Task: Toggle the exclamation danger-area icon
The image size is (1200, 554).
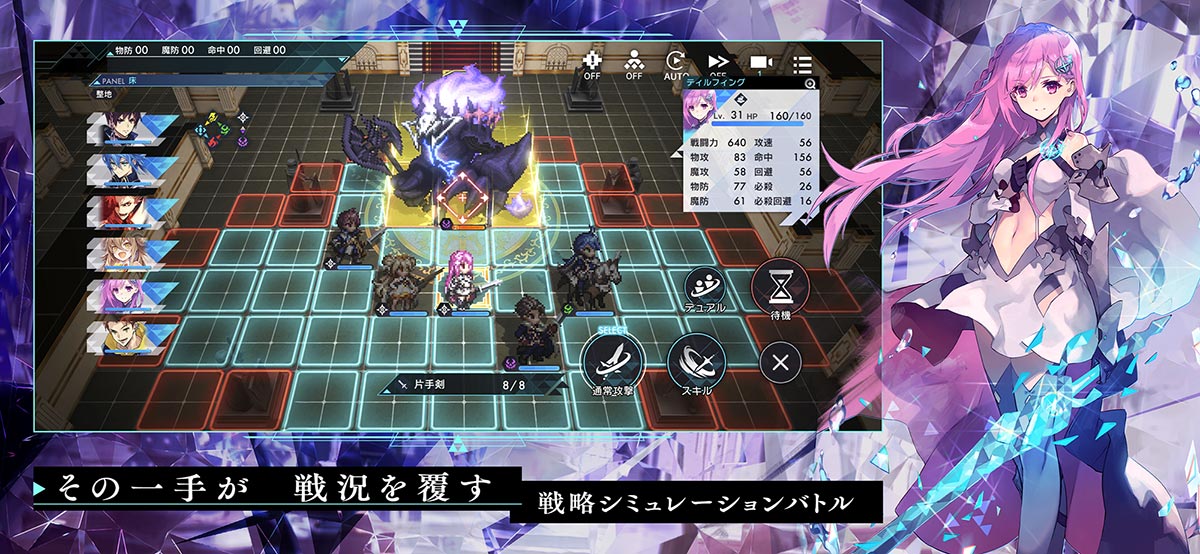Action: [593, 64]
